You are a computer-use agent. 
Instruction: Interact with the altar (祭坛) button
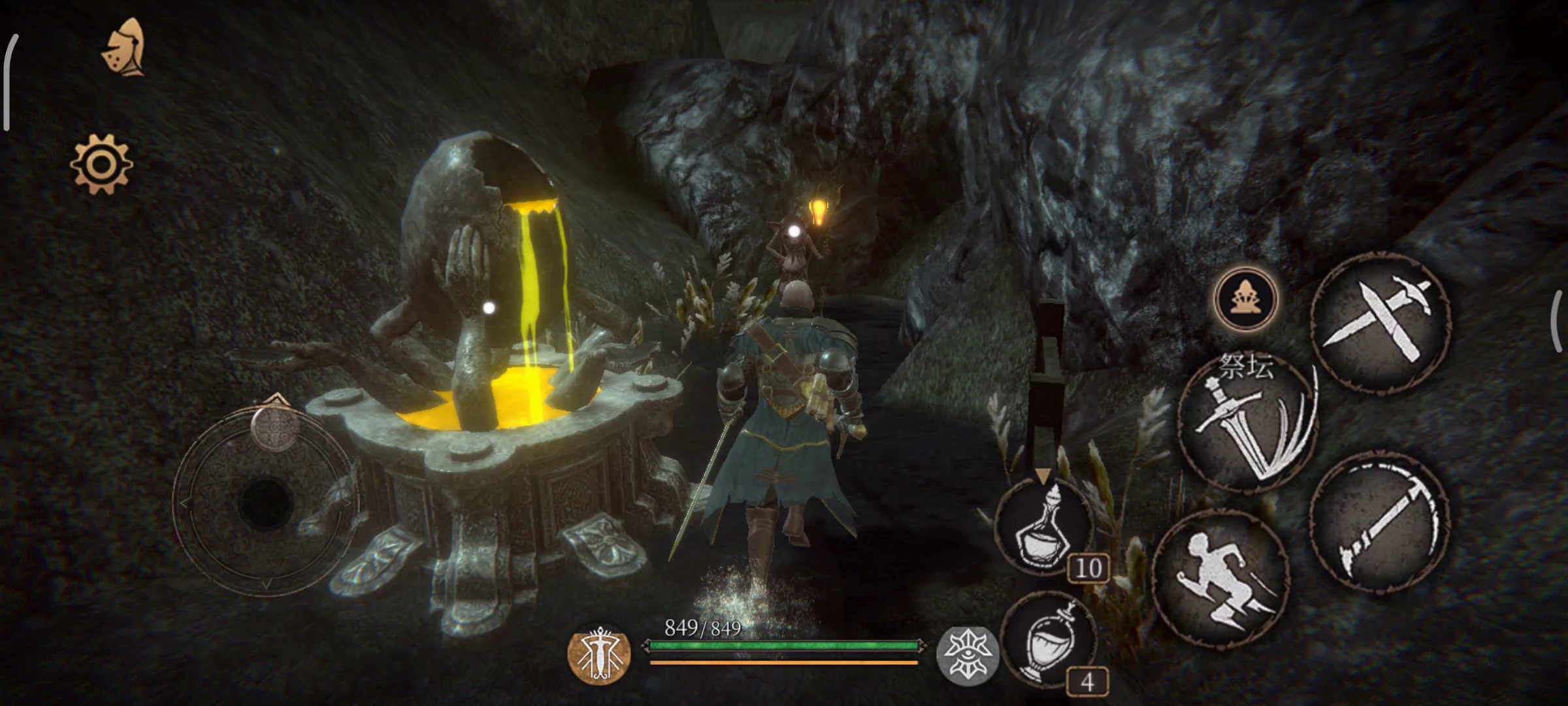1245,299
